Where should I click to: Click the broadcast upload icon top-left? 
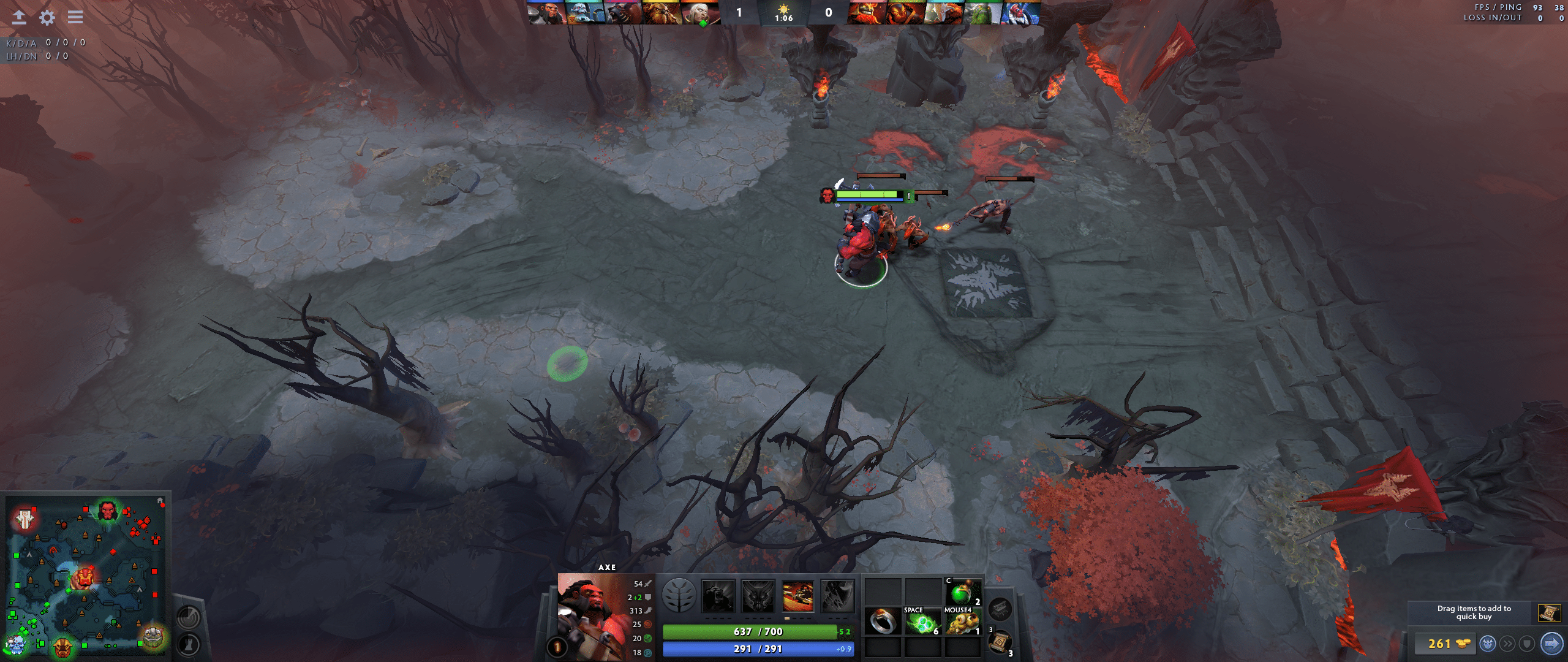[18, 18]
